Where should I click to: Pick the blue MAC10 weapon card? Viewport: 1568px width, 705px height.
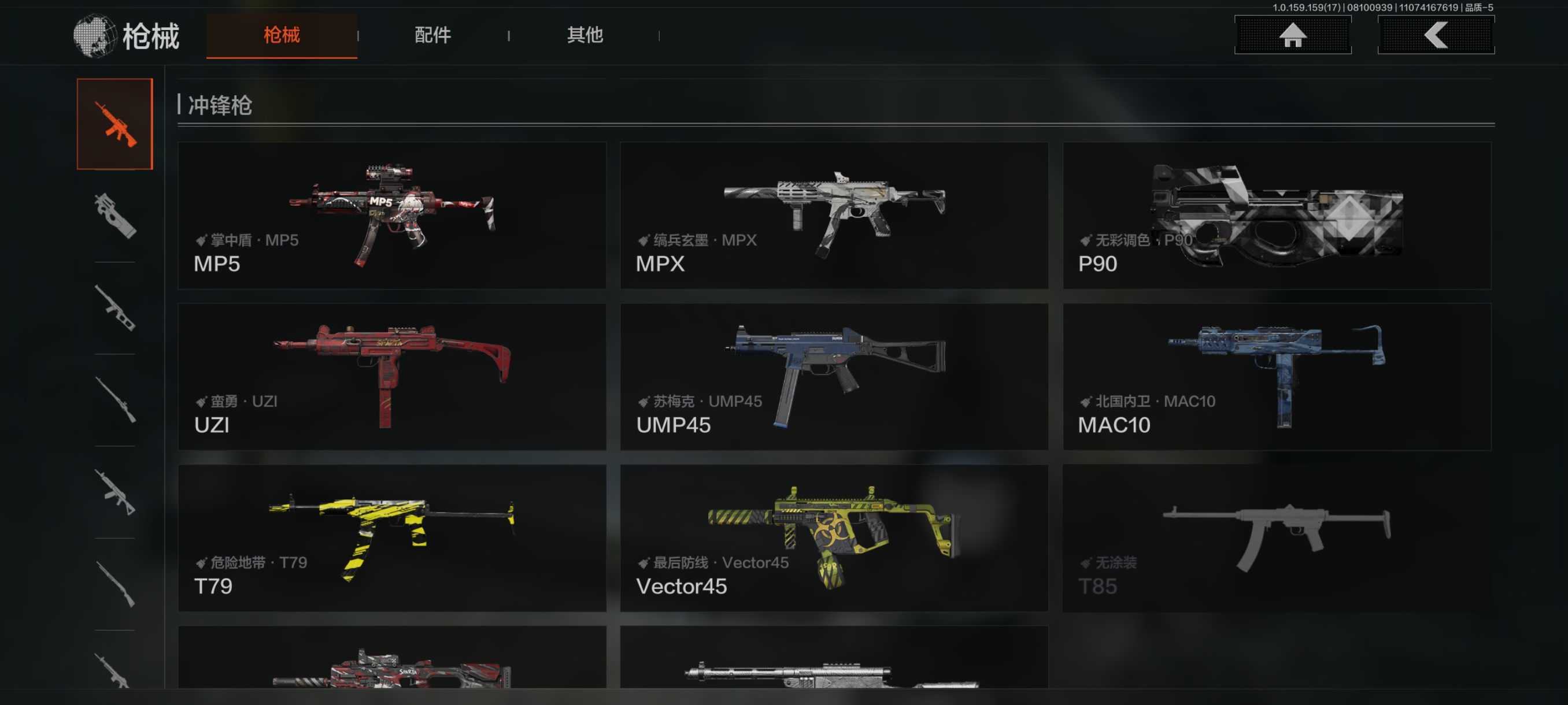1277,377
